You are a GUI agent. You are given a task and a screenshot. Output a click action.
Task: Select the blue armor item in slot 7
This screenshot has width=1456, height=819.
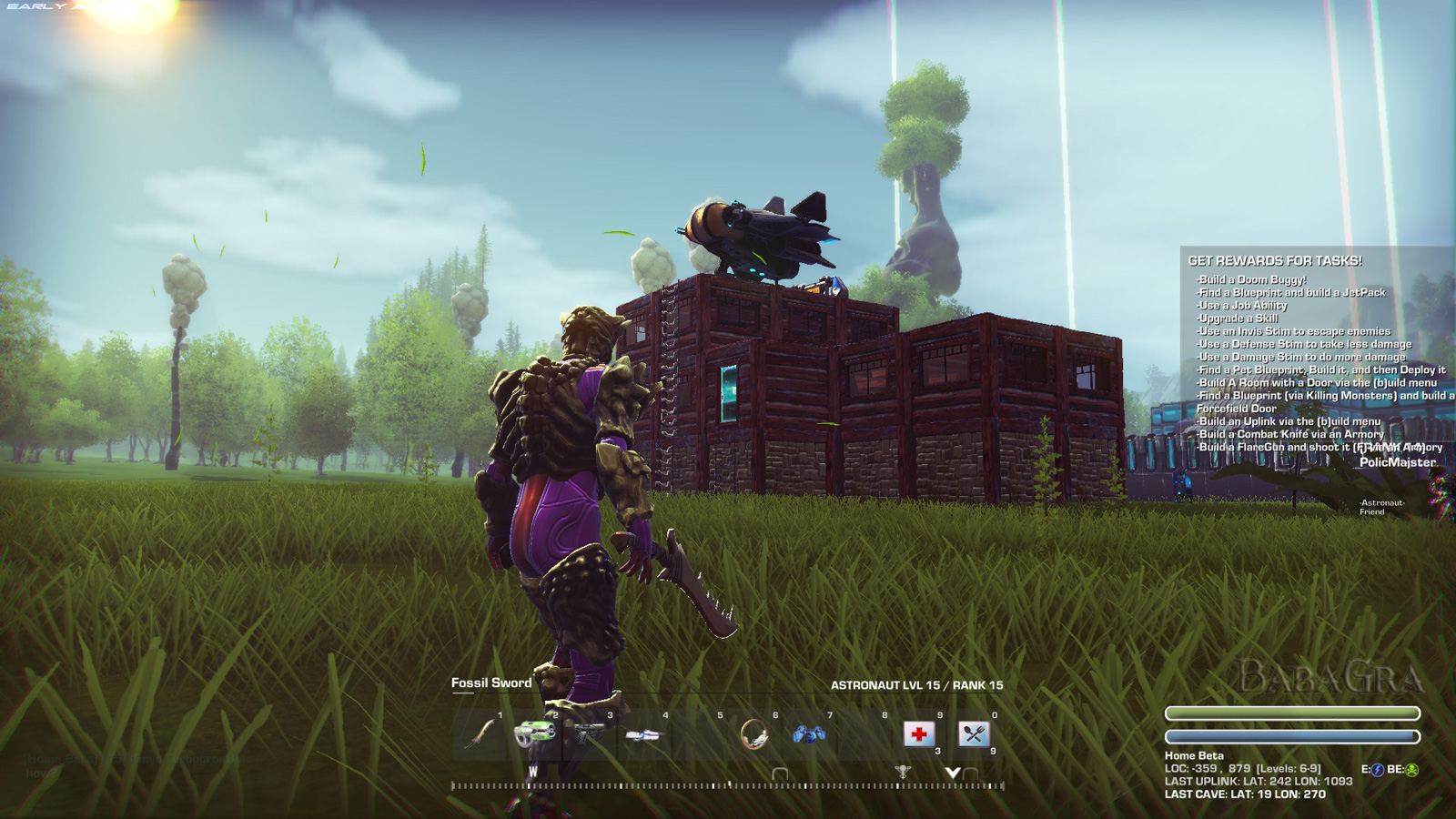pyautogui.click(x=808, y=733)
